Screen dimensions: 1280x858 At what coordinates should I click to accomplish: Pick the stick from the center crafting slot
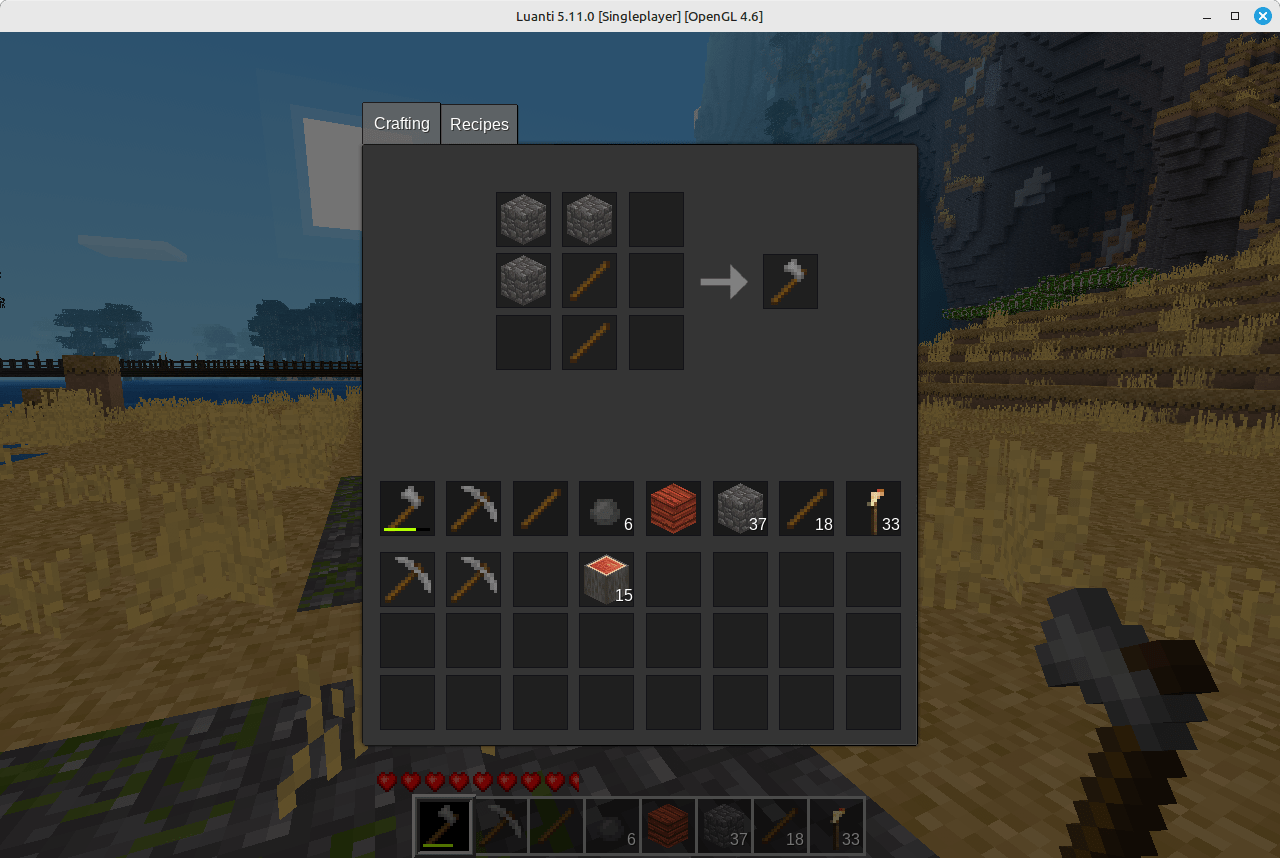pos(589,281)
